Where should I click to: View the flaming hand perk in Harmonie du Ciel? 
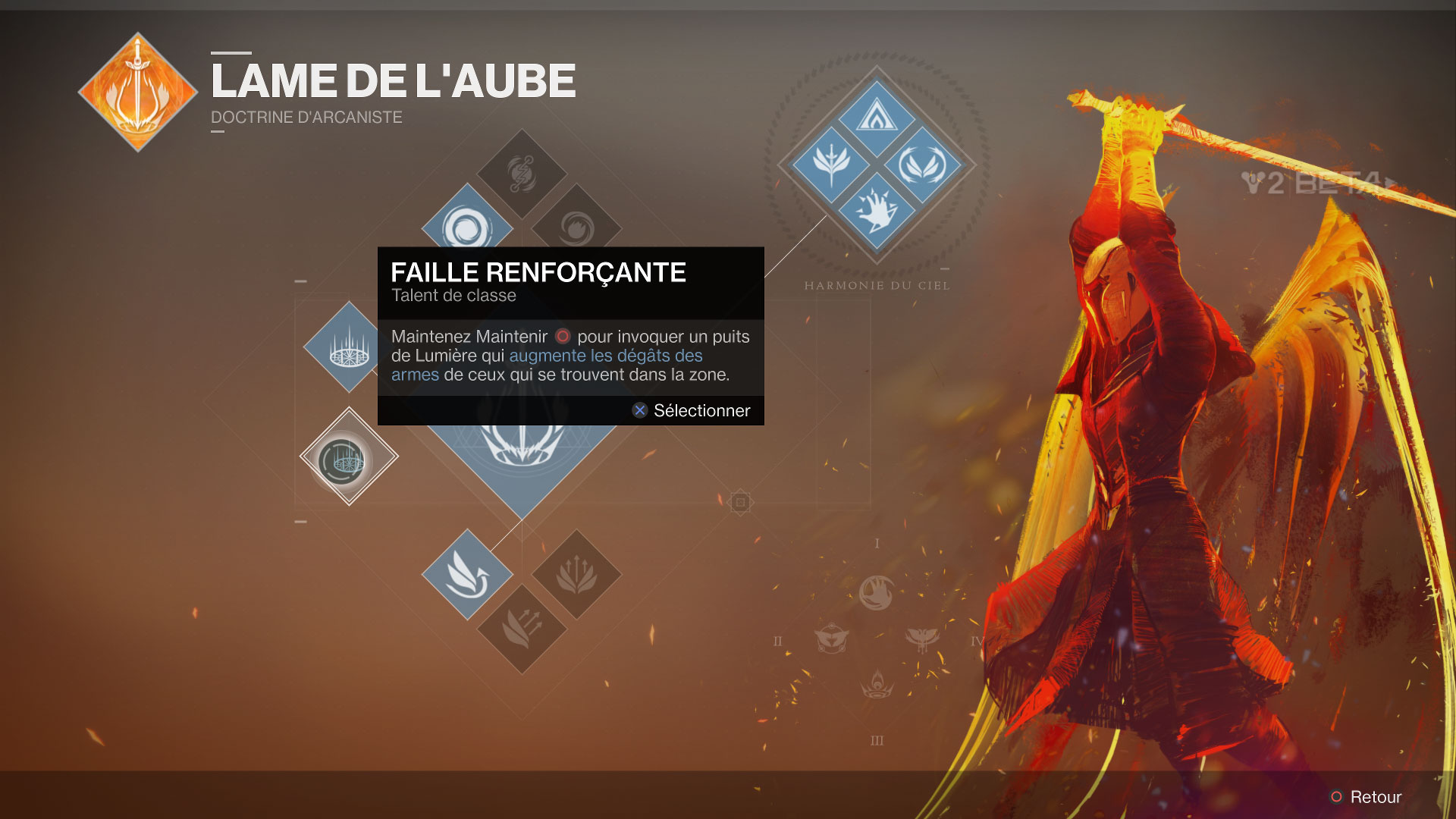pos(877,210)
